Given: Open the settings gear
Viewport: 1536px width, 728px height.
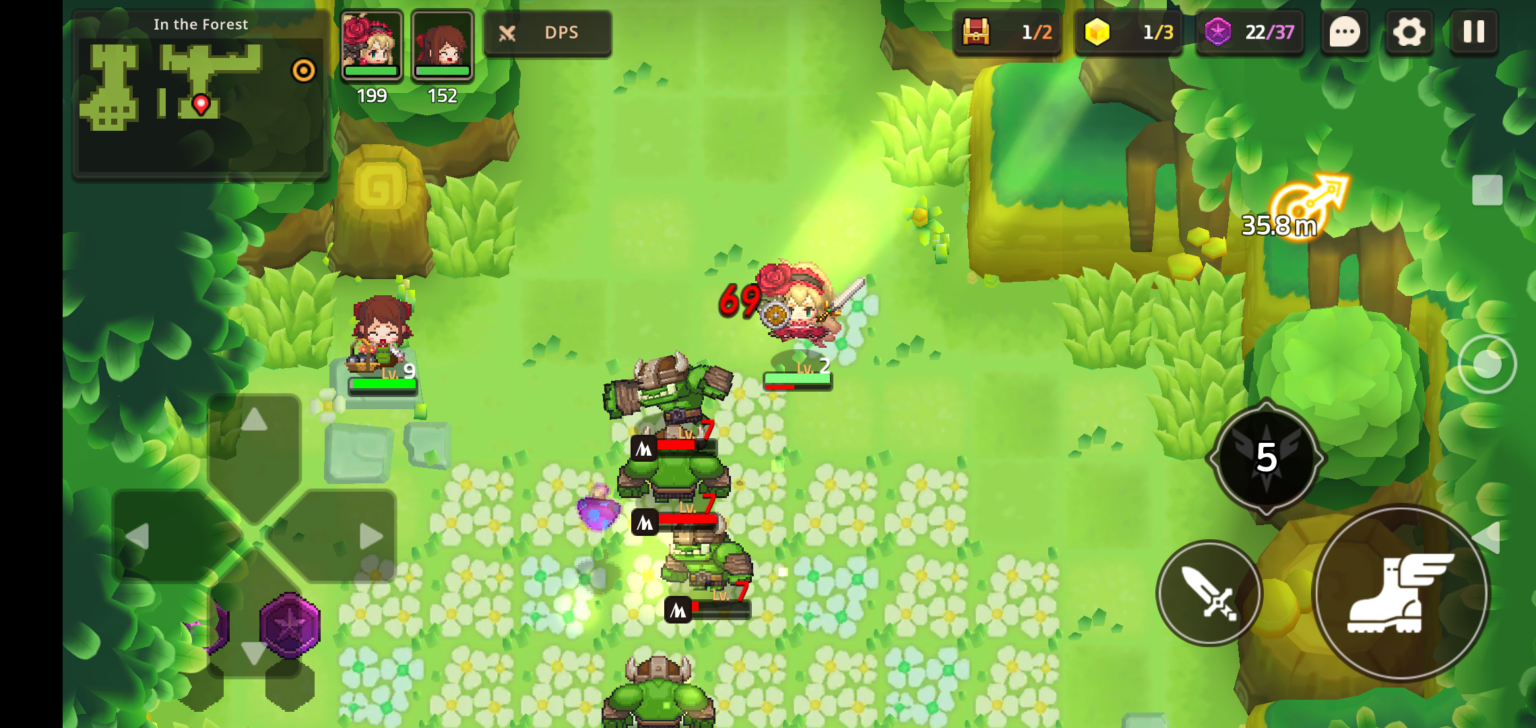Looking at the screenshot, I should tap(1409, 33).
